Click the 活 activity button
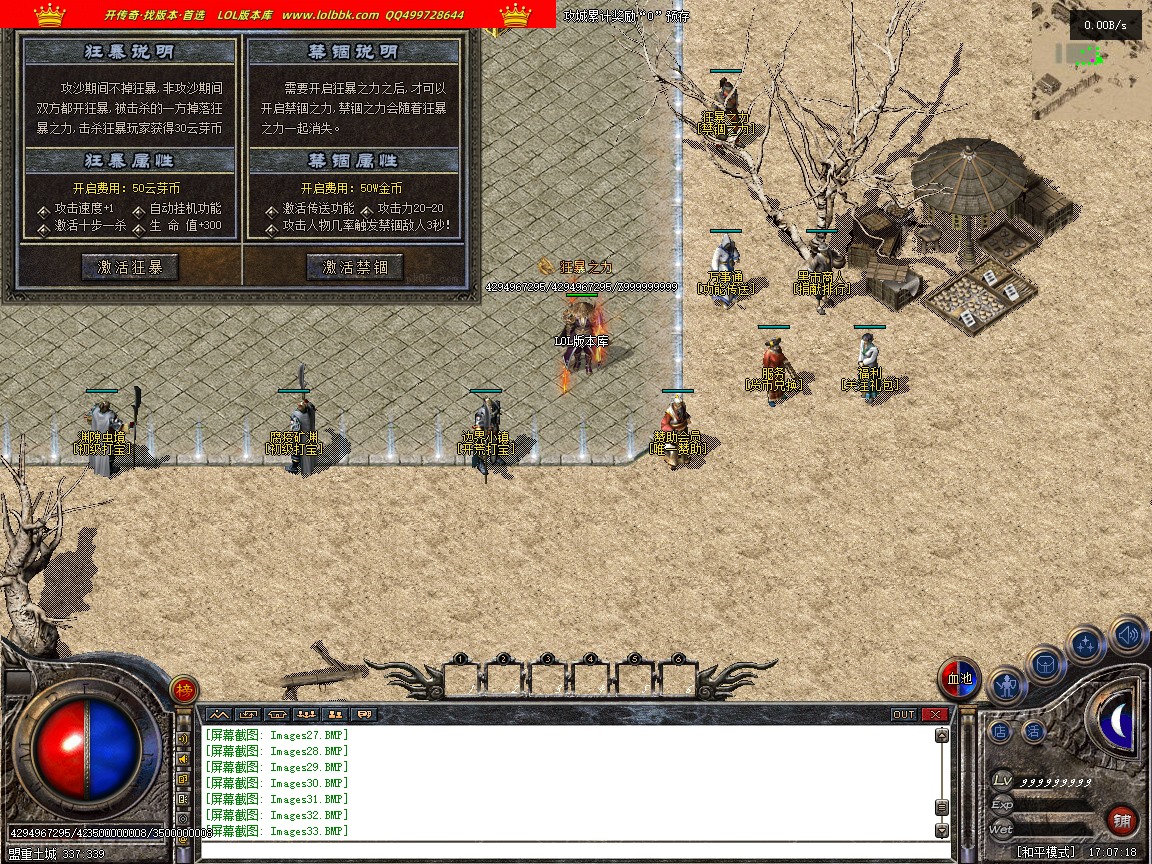 point(1033,732)
